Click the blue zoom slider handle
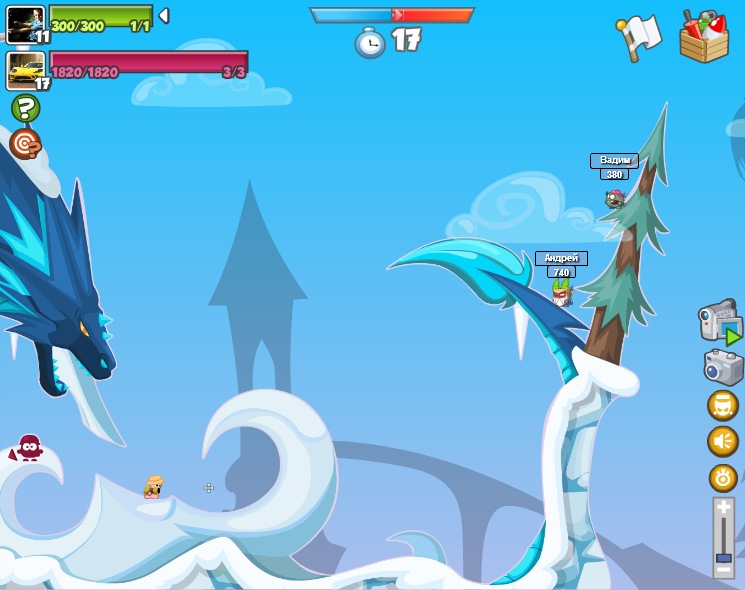This screenshot has width=745, height=590. 723,557
